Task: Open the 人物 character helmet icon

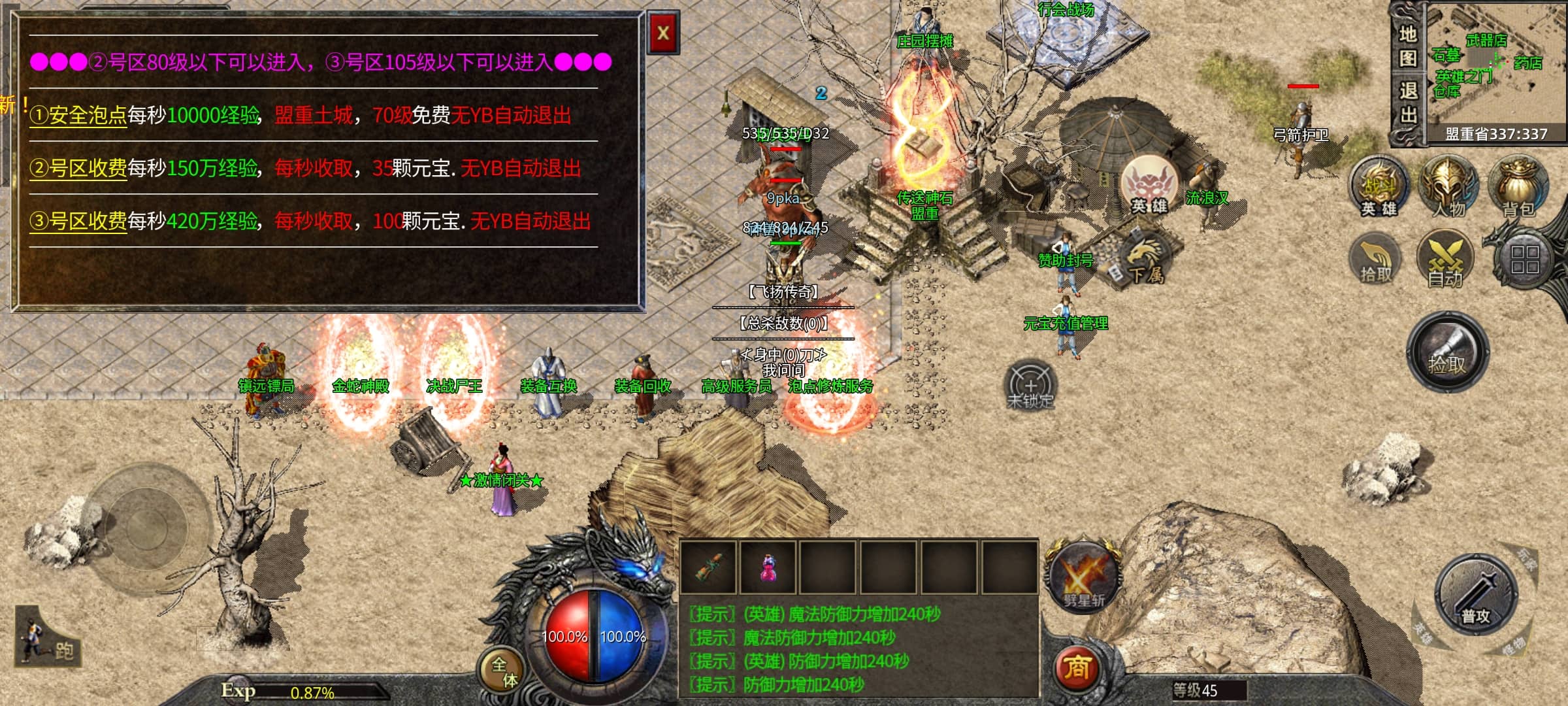Action: pyautogui.click(x=1448, y=187)
